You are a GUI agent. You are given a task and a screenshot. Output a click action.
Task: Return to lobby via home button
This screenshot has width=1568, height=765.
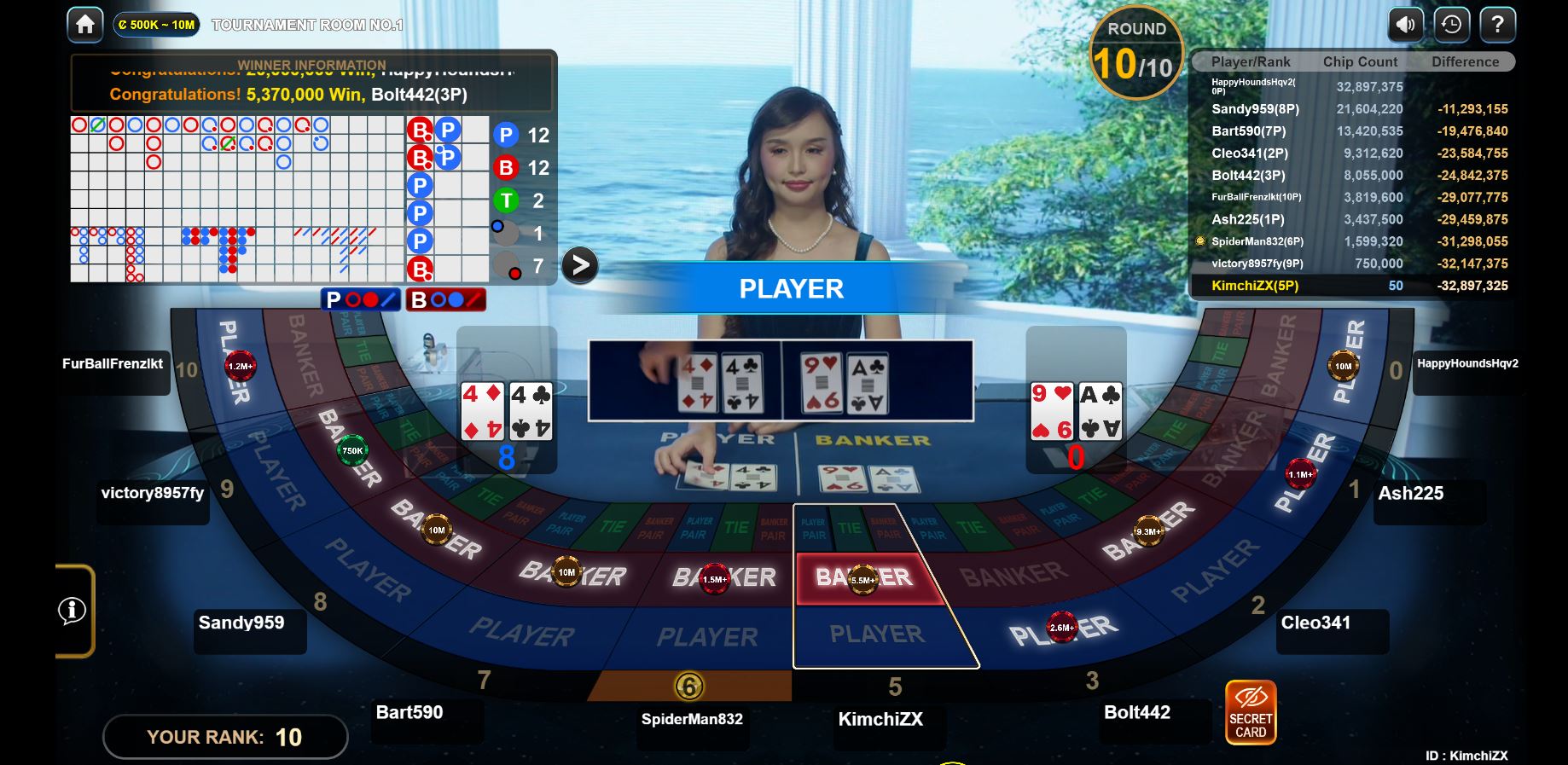coord(85,25)
